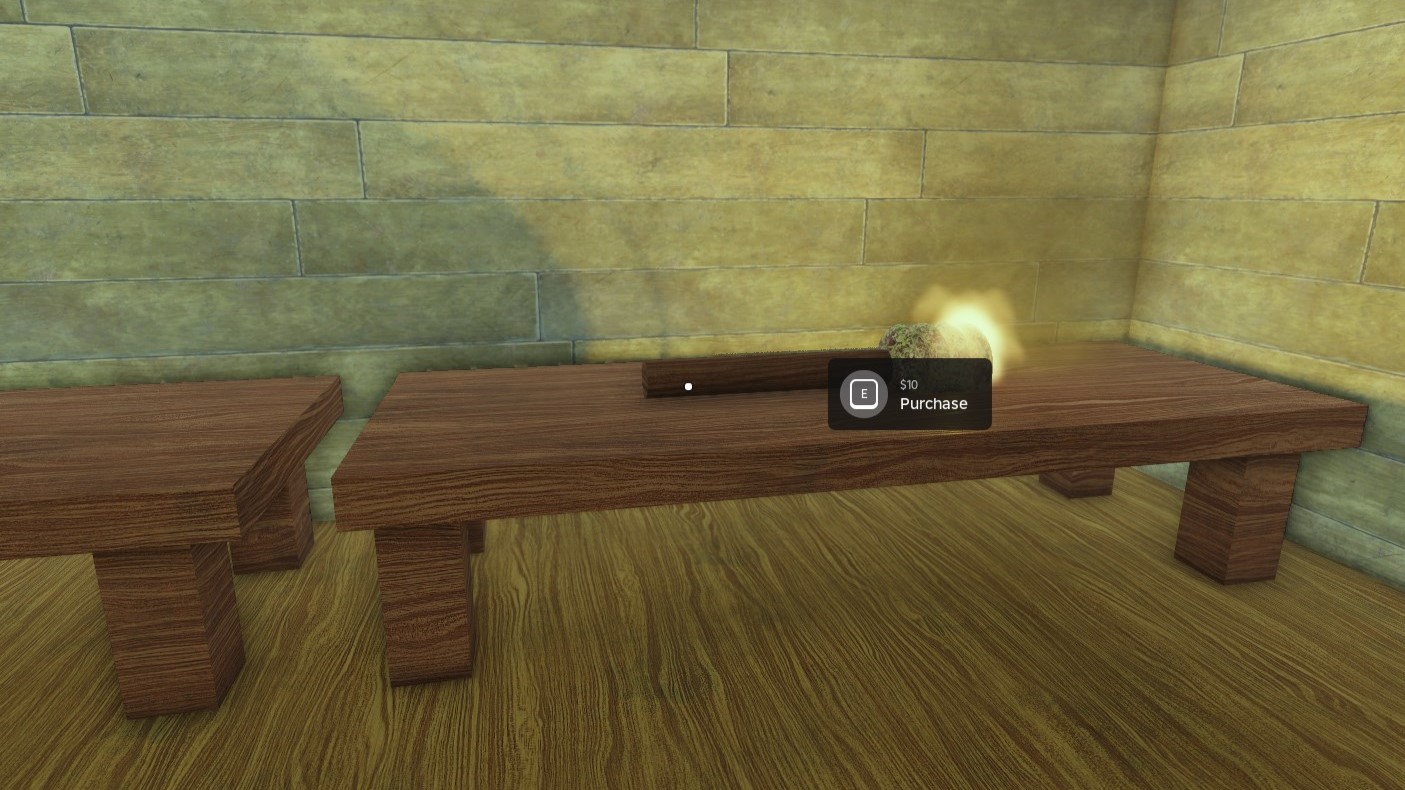This screenshot has width=1405, height=790.
Task: Click the $10 price tag text
Action: (x=908, y=384)
